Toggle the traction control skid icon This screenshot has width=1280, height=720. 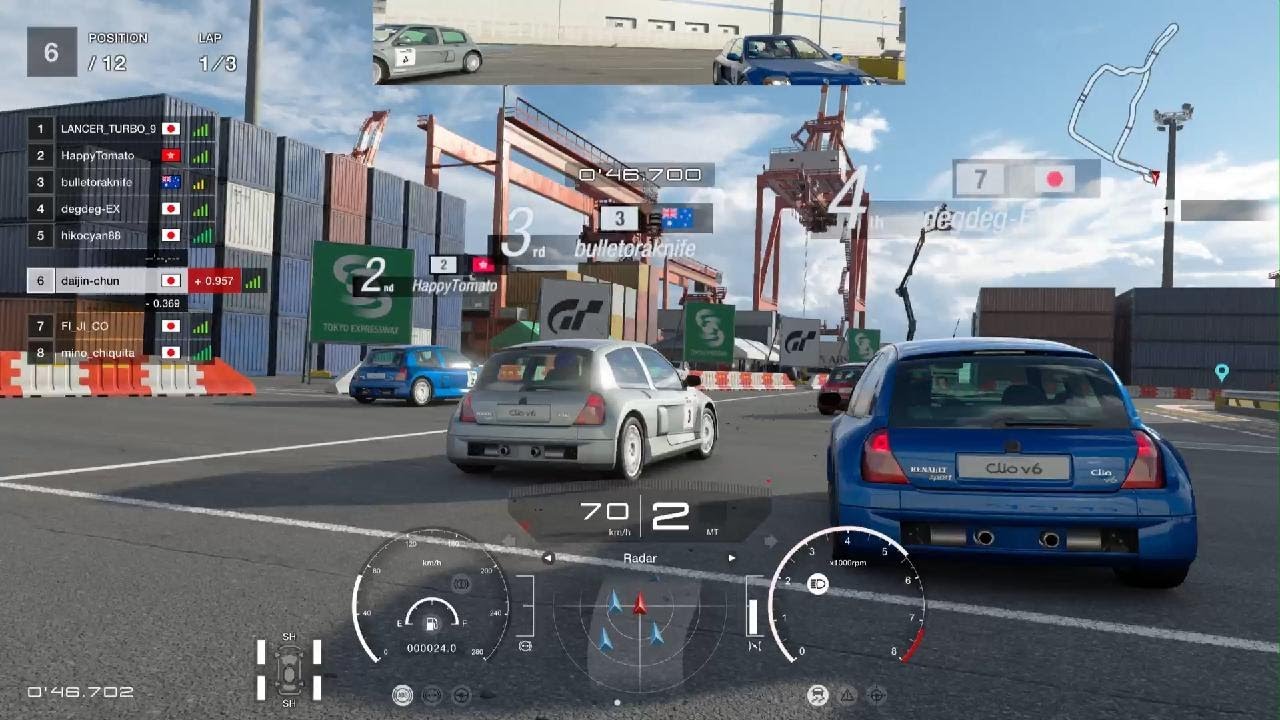[x=816, y=695]
